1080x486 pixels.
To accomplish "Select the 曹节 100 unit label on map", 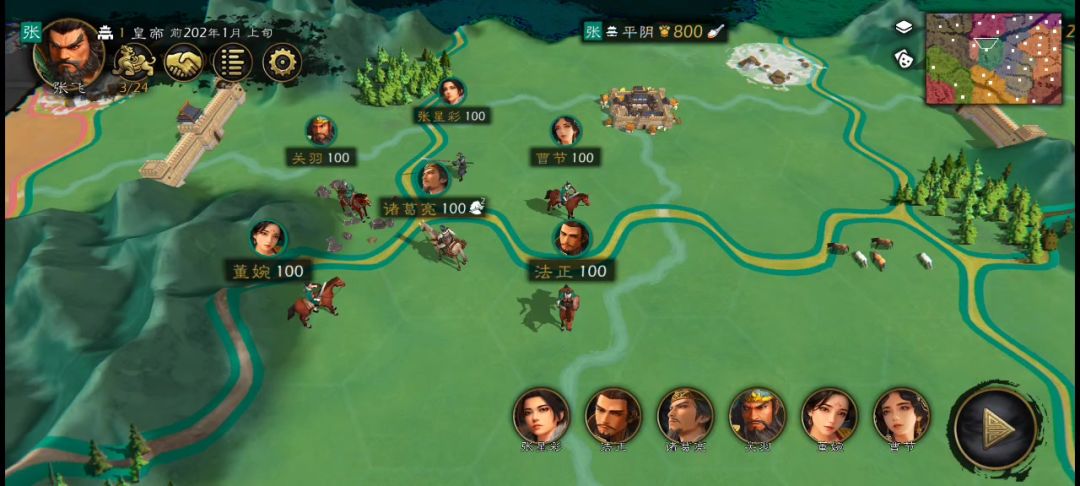I will click(566, 157).
